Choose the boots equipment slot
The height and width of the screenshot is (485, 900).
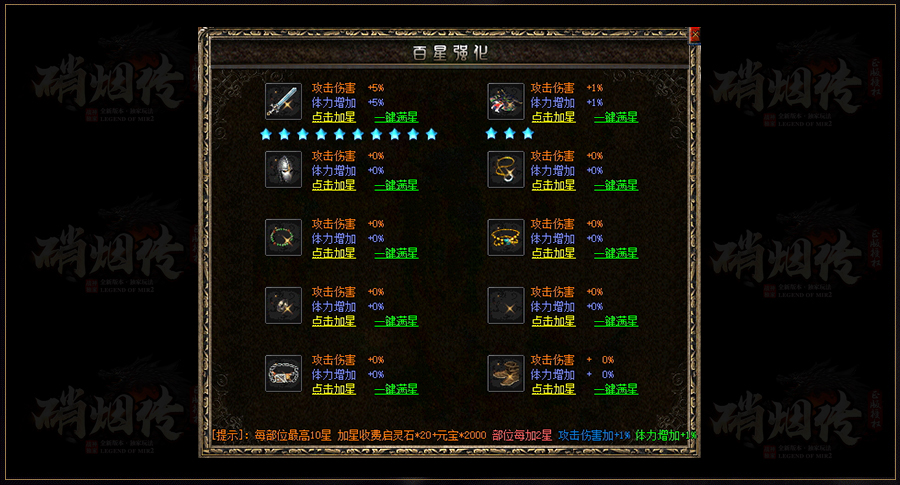click(506, 374)
